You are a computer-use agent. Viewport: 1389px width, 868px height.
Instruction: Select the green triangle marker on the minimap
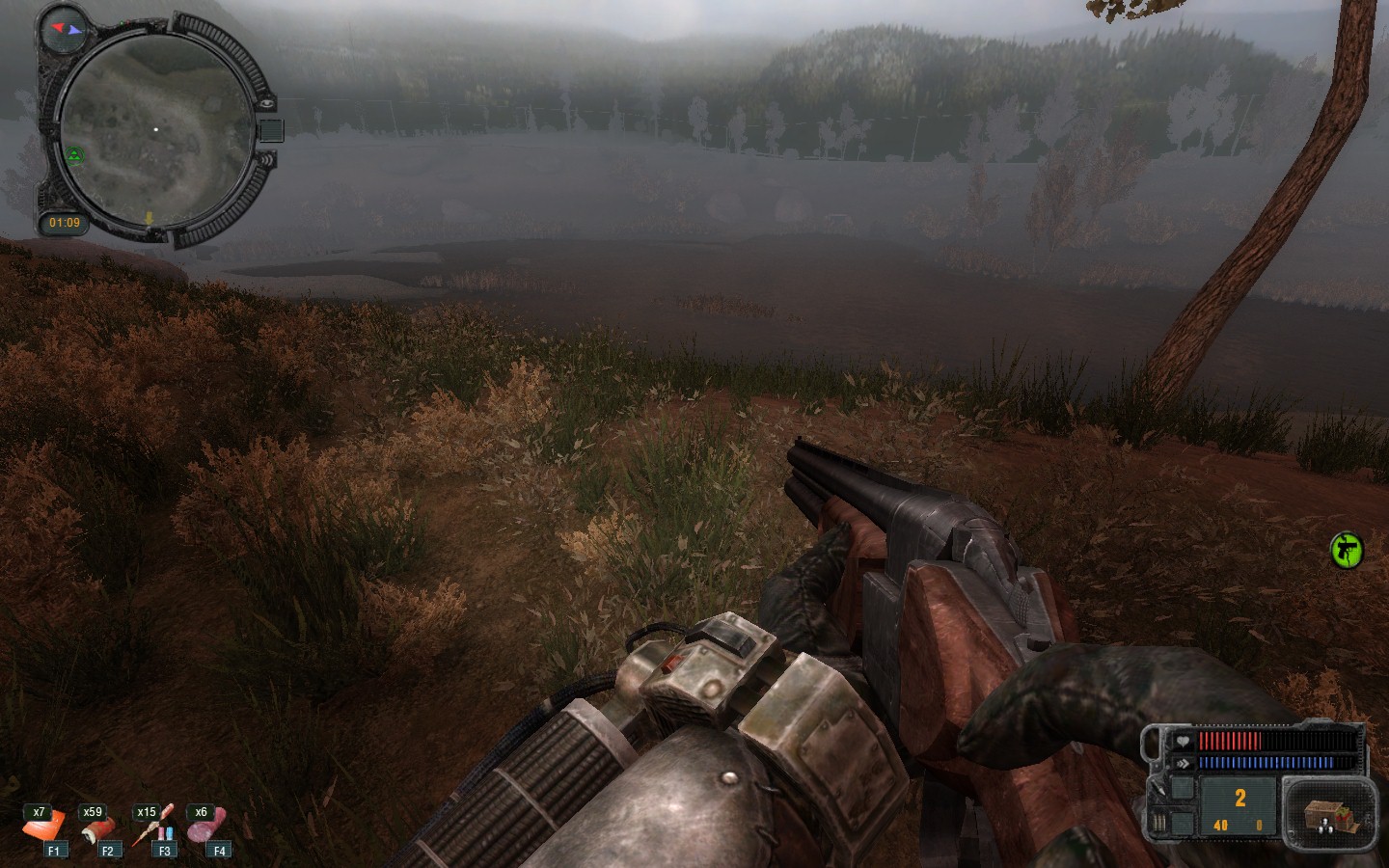[x=74, y=154]
